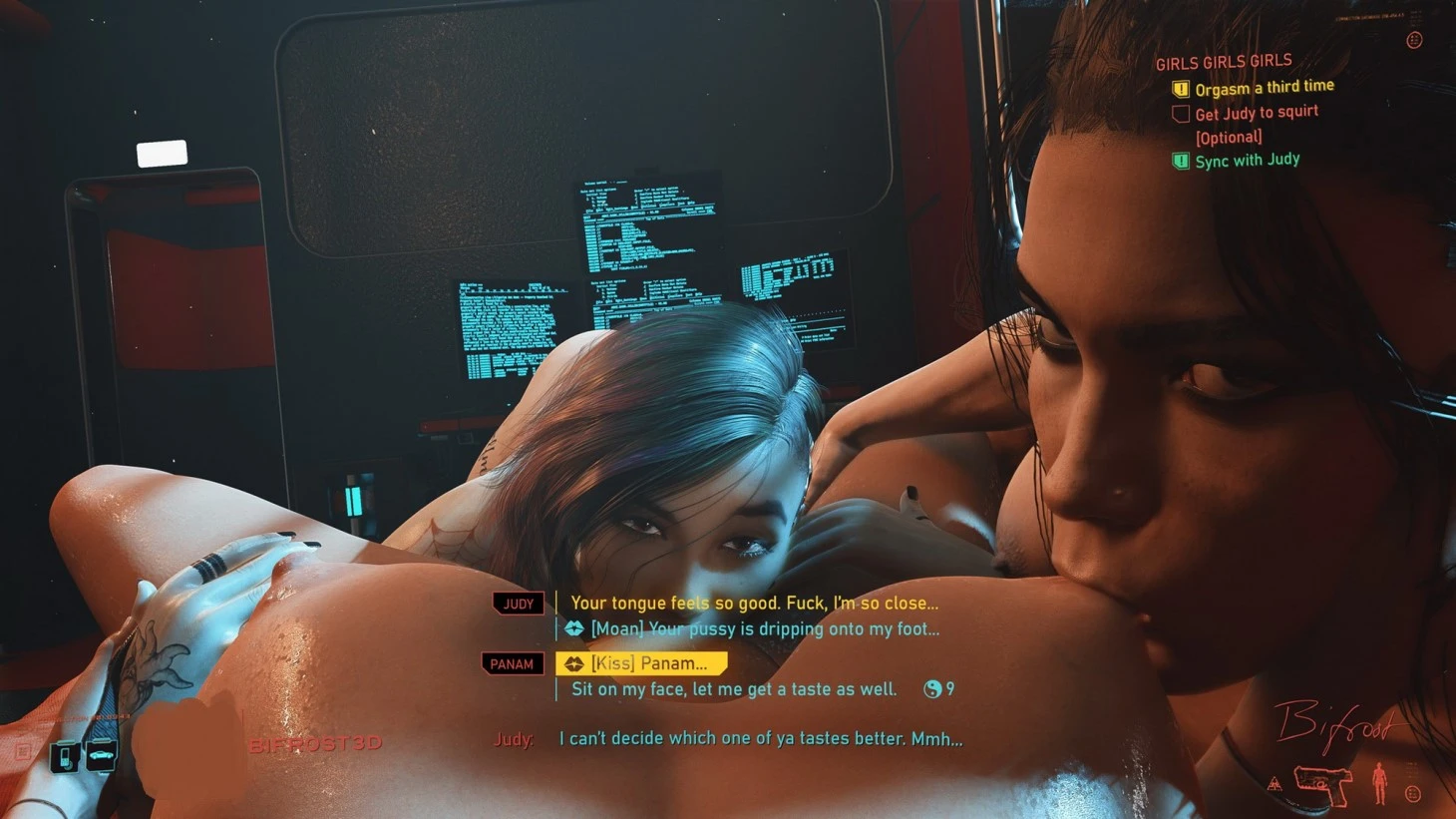Screen dimensions: 1456x819
Task: Click the standing body figure icon
Action: coord(1379,783)
